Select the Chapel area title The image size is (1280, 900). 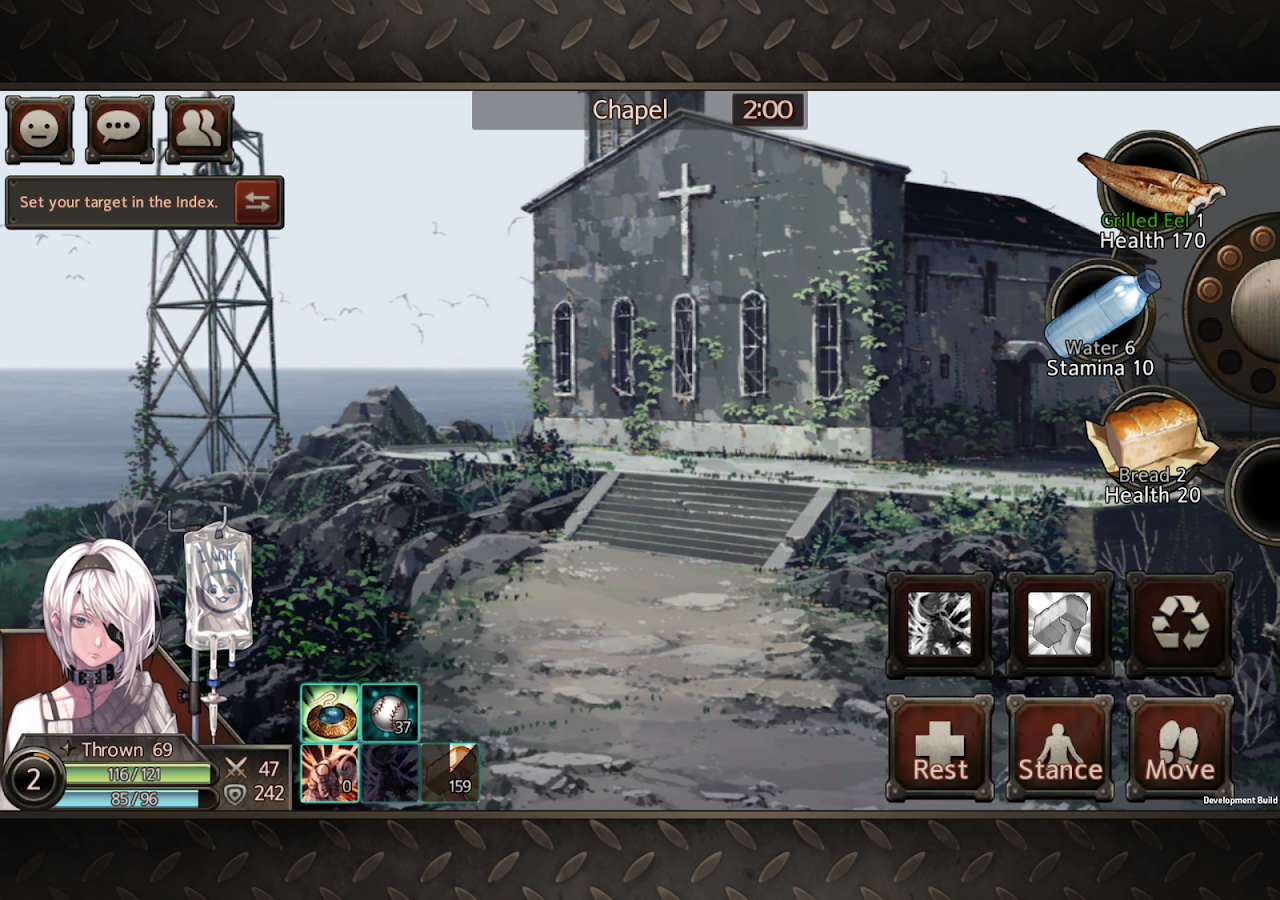tap(630, 110)
